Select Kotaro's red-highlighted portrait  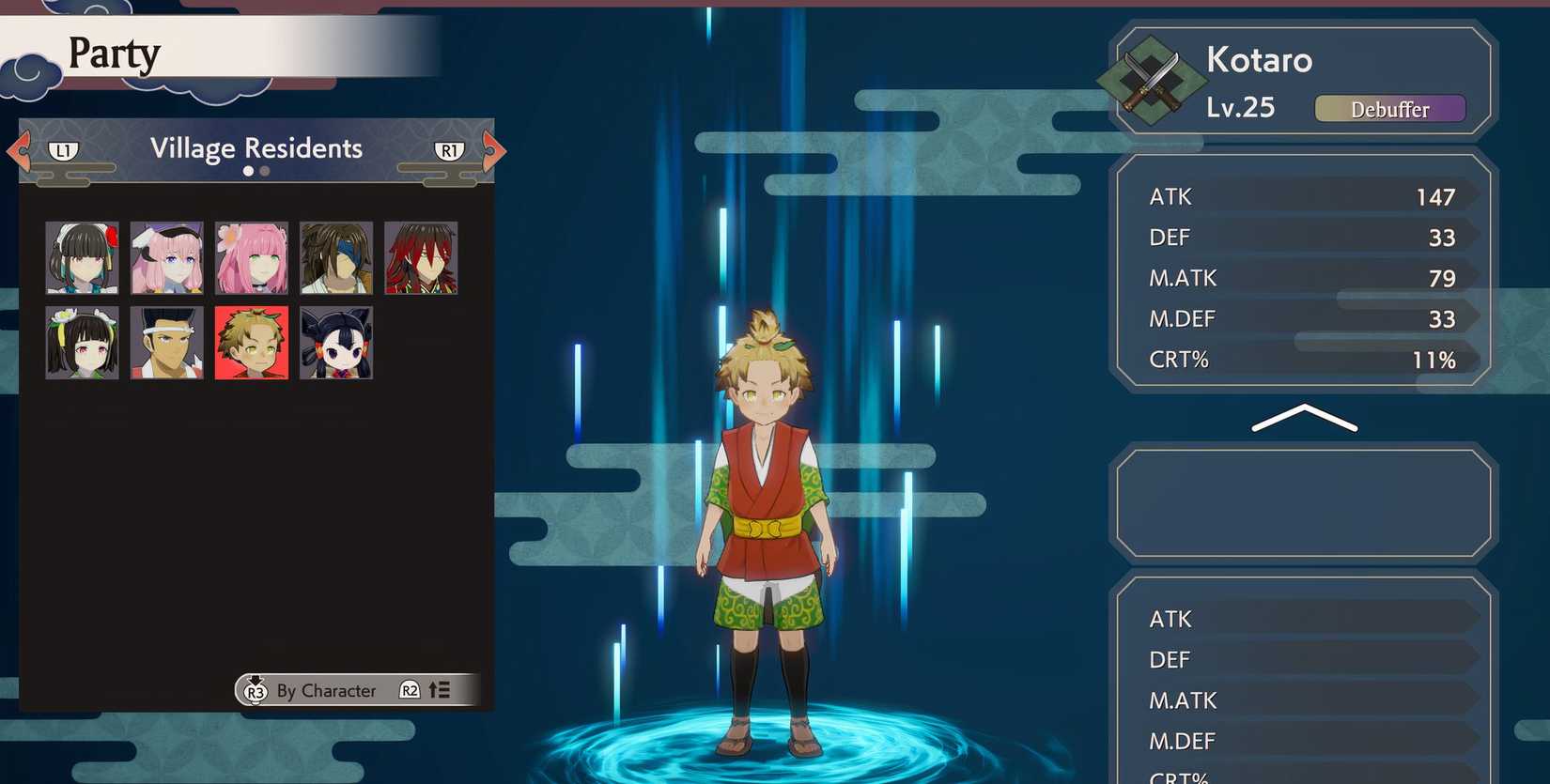[x=251, y=343]
